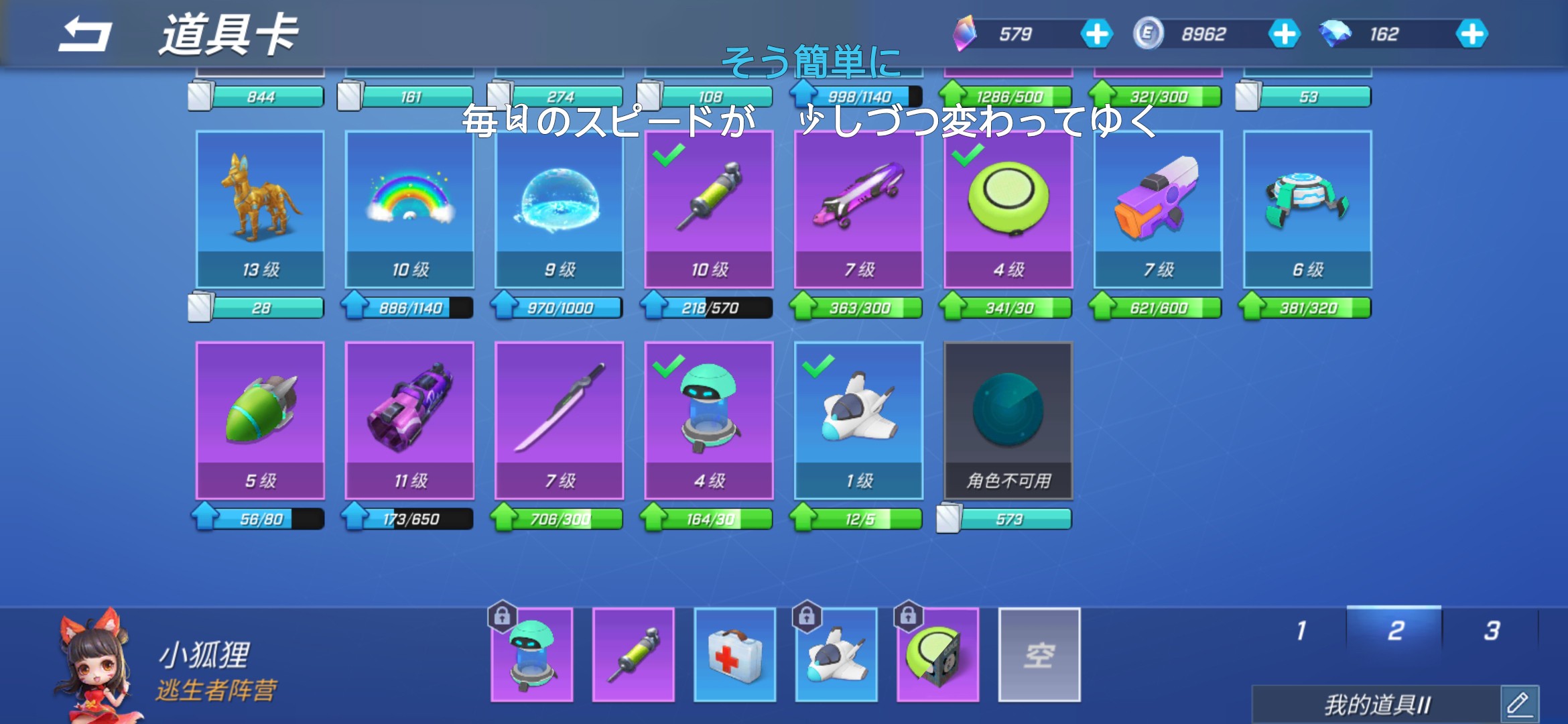This screenshot has height=724, width=1568.
Task: Add more blue diamonds
Action: tap(1472, 34)
